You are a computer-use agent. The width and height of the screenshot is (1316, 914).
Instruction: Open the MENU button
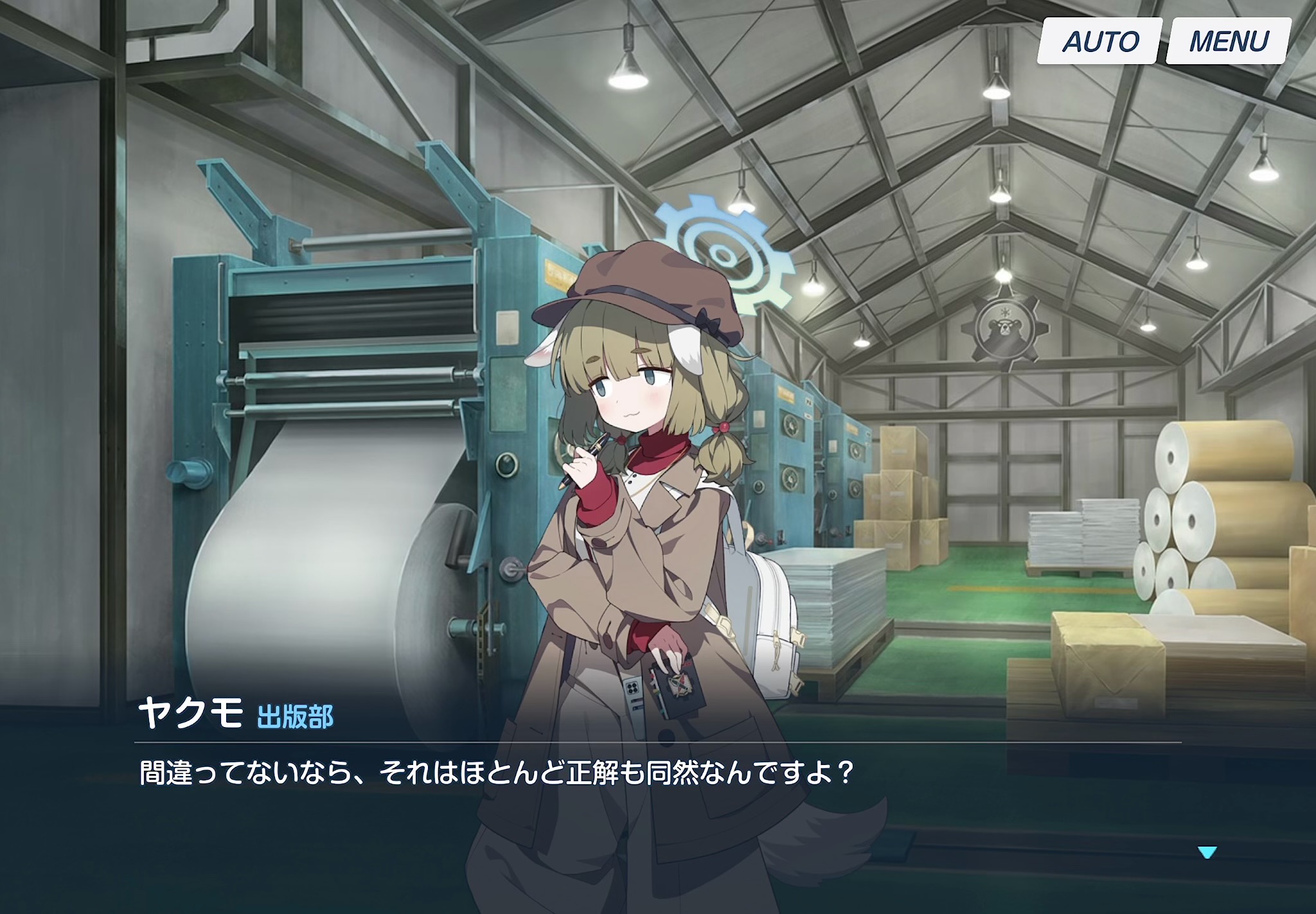click(1228, 42)
